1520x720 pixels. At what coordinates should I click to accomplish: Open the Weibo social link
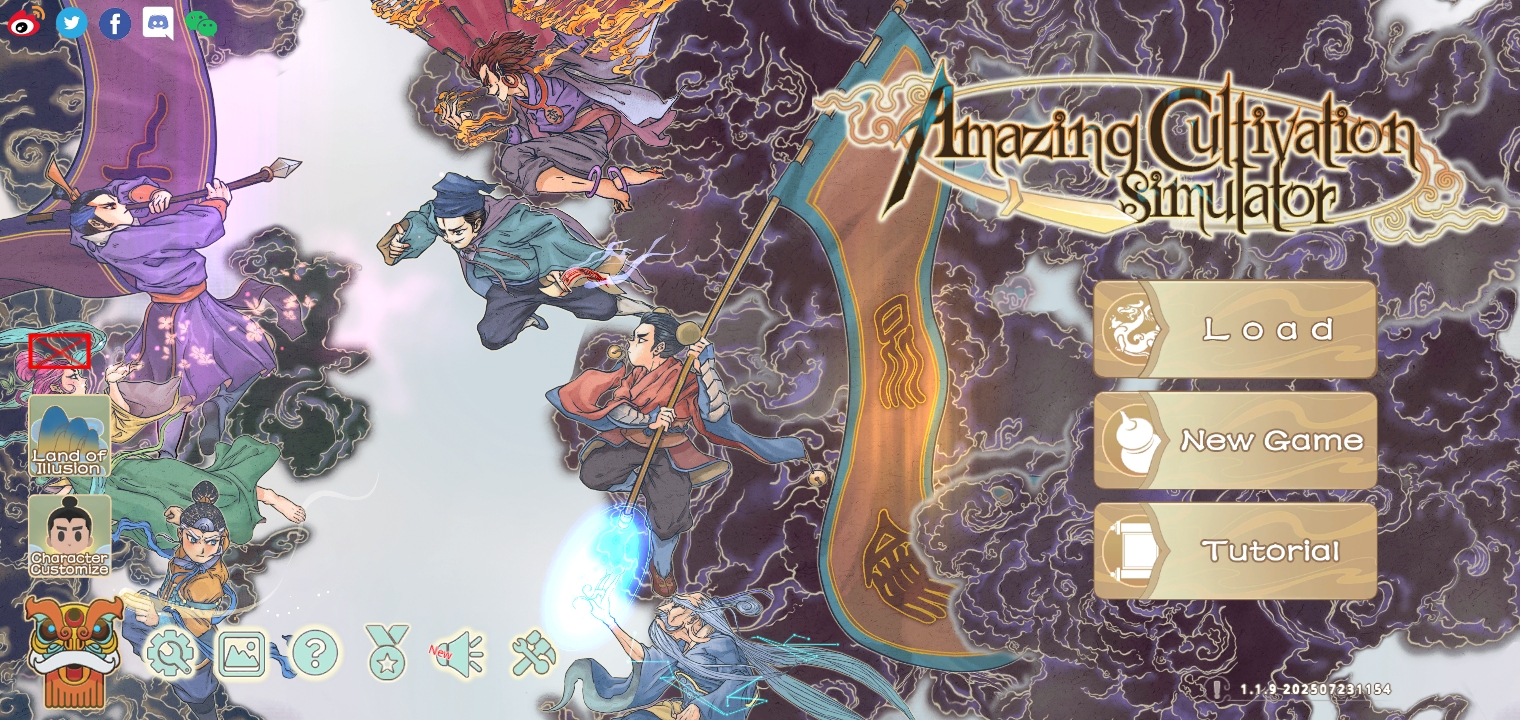tap(26, 22)
